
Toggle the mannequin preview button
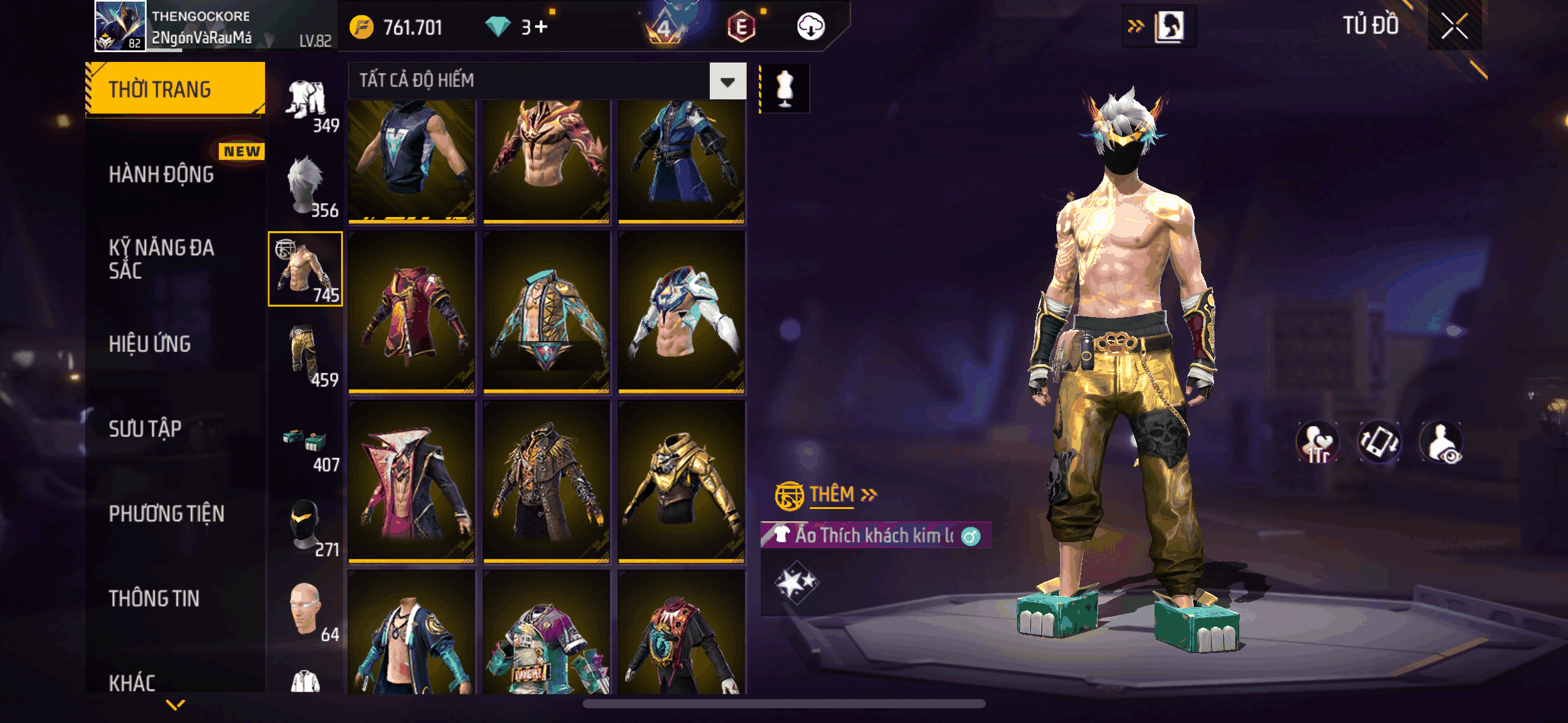[785, 89]
